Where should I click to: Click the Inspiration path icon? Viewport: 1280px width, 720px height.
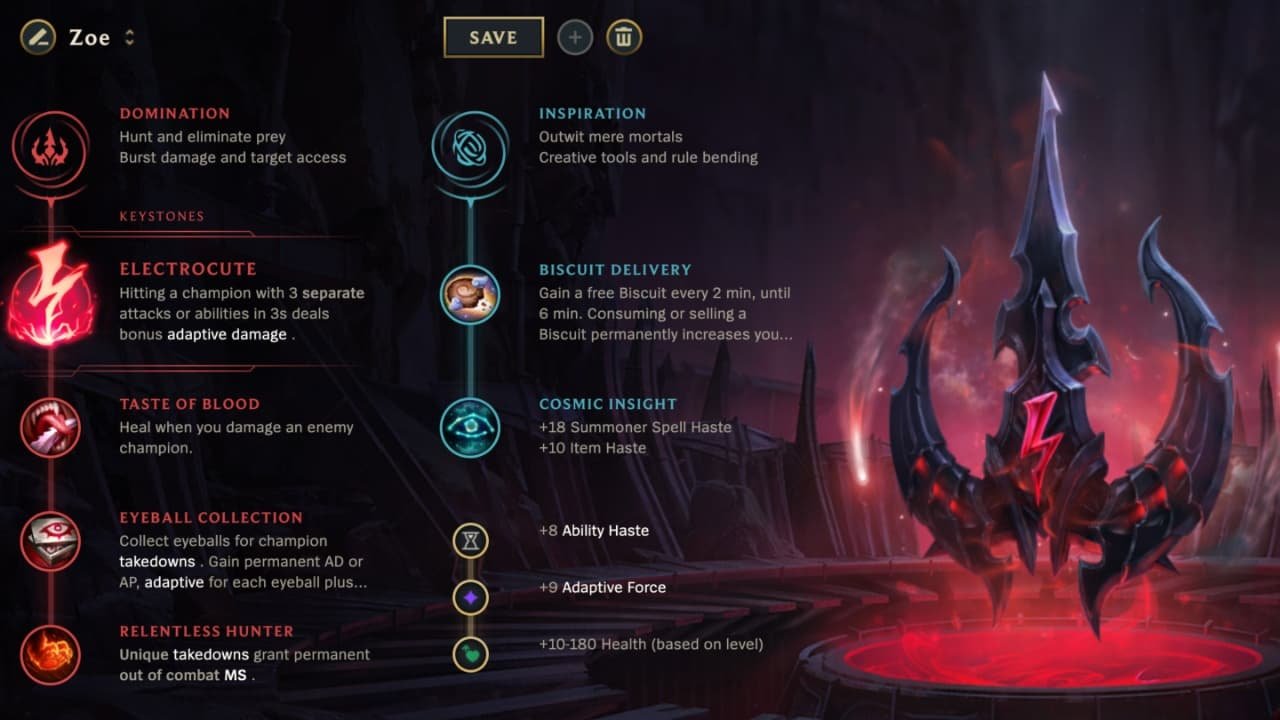point(470,146)
